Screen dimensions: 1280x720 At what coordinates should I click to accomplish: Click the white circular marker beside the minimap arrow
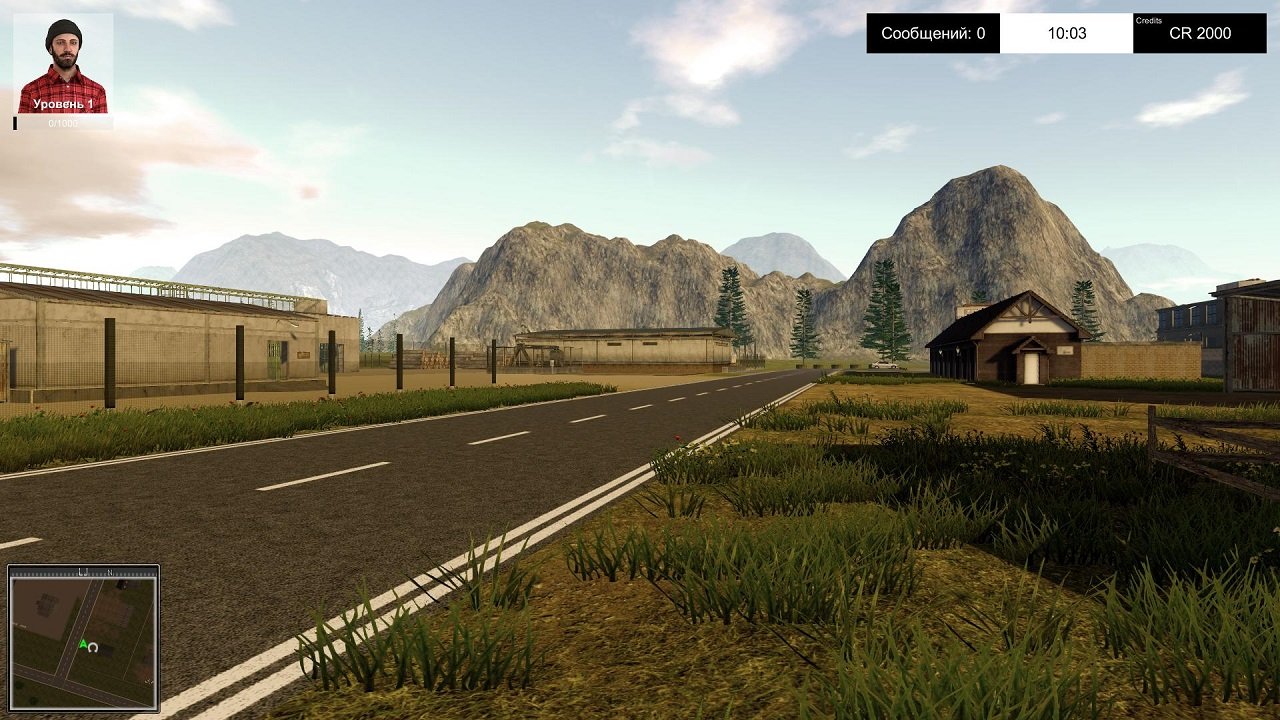tap(93, 648)
